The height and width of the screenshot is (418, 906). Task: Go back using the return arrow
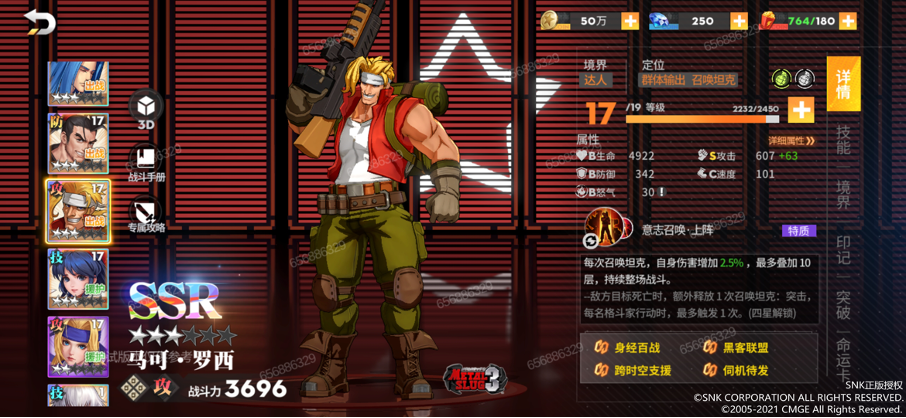point(40,22)
